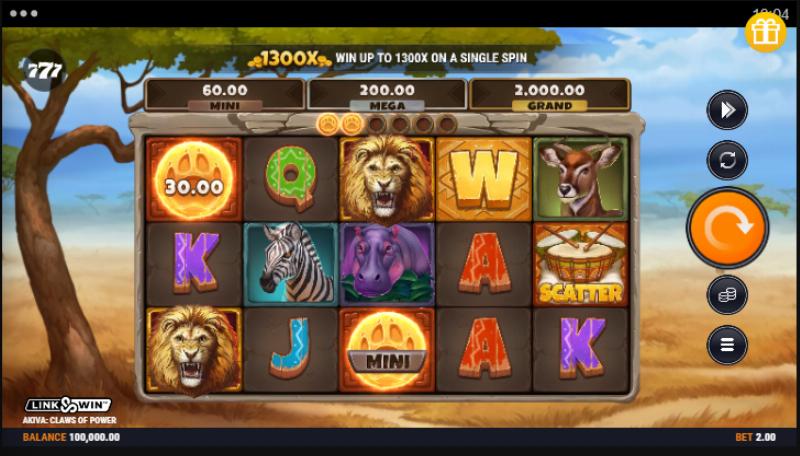Open the three-dot window menu
Image resolution: width=800 pixels, height=456 pixels.
tap(22, 14)
